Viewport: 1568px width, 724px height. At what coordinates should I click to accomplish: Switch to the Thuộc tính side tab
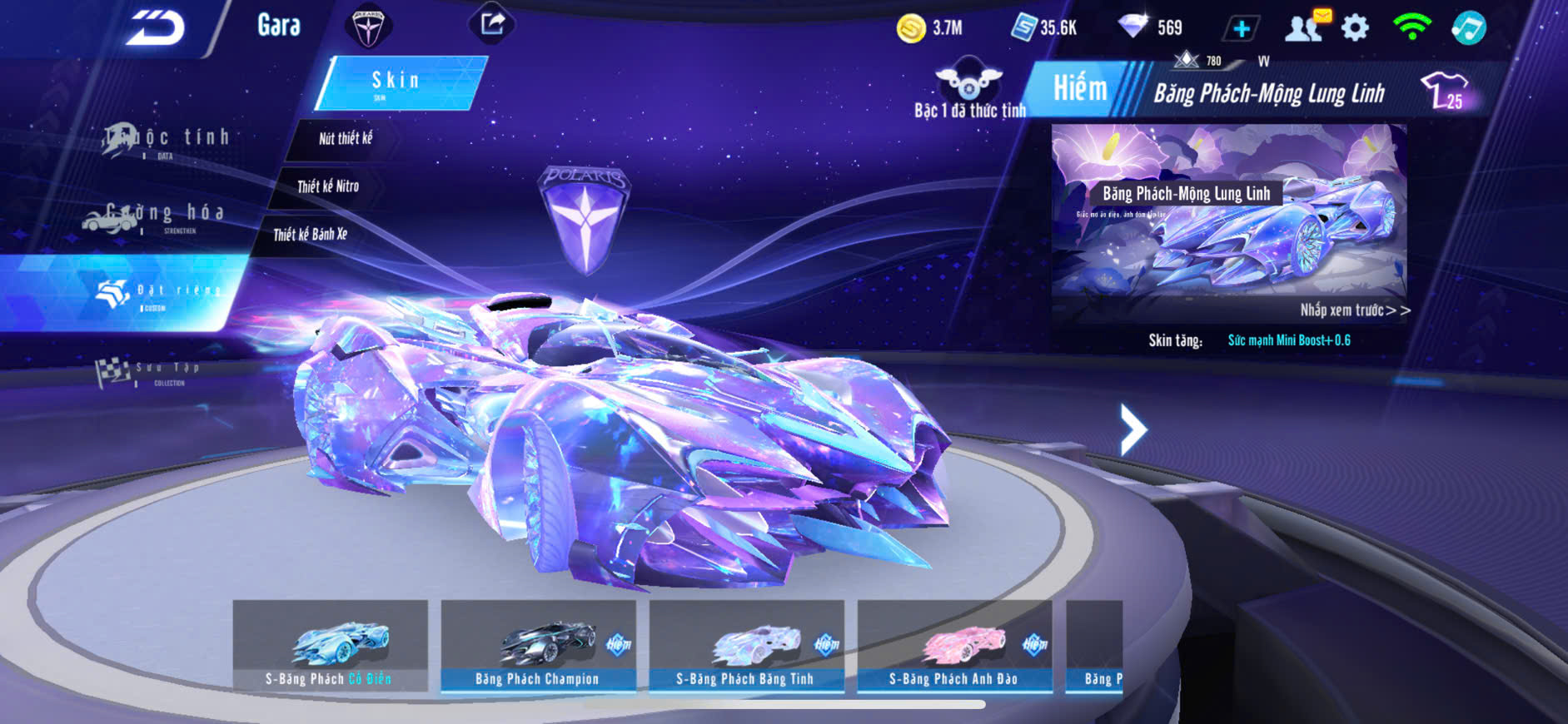click(167, 139)
